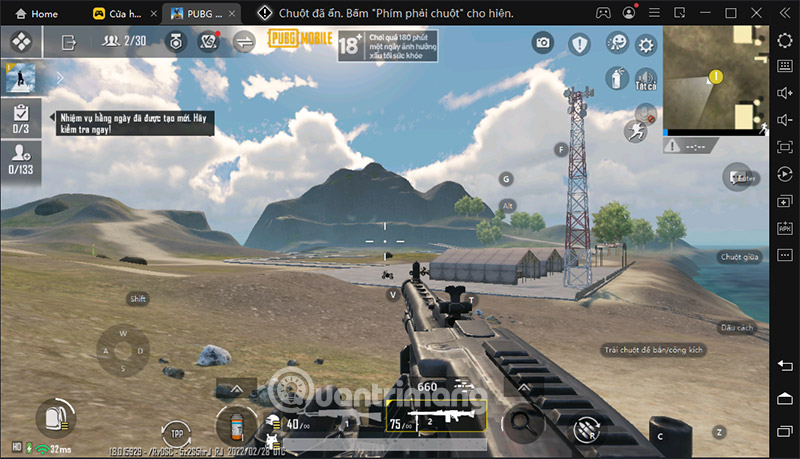Open the shield report icon

click(x=580, y=44)
